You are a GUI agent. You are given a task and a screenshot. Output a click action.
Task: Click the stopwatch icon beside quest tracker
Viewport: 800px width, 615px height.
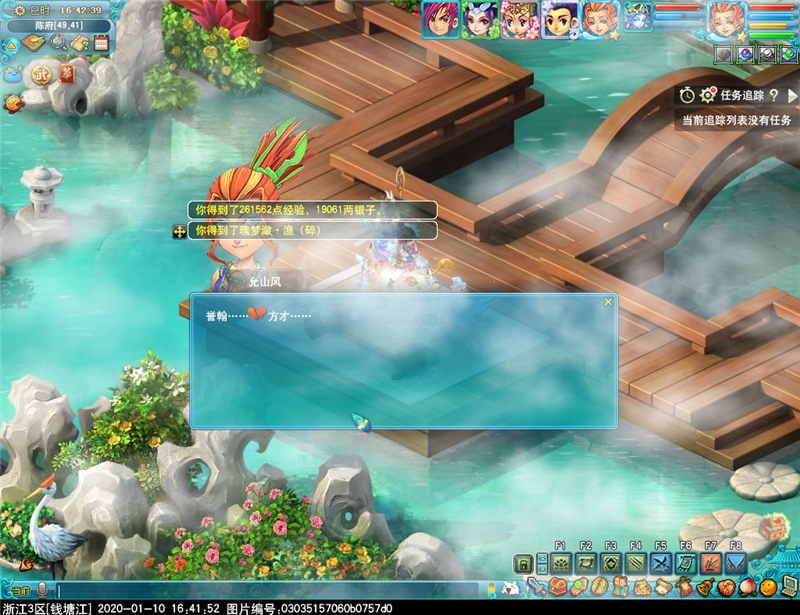coord(687,95)
